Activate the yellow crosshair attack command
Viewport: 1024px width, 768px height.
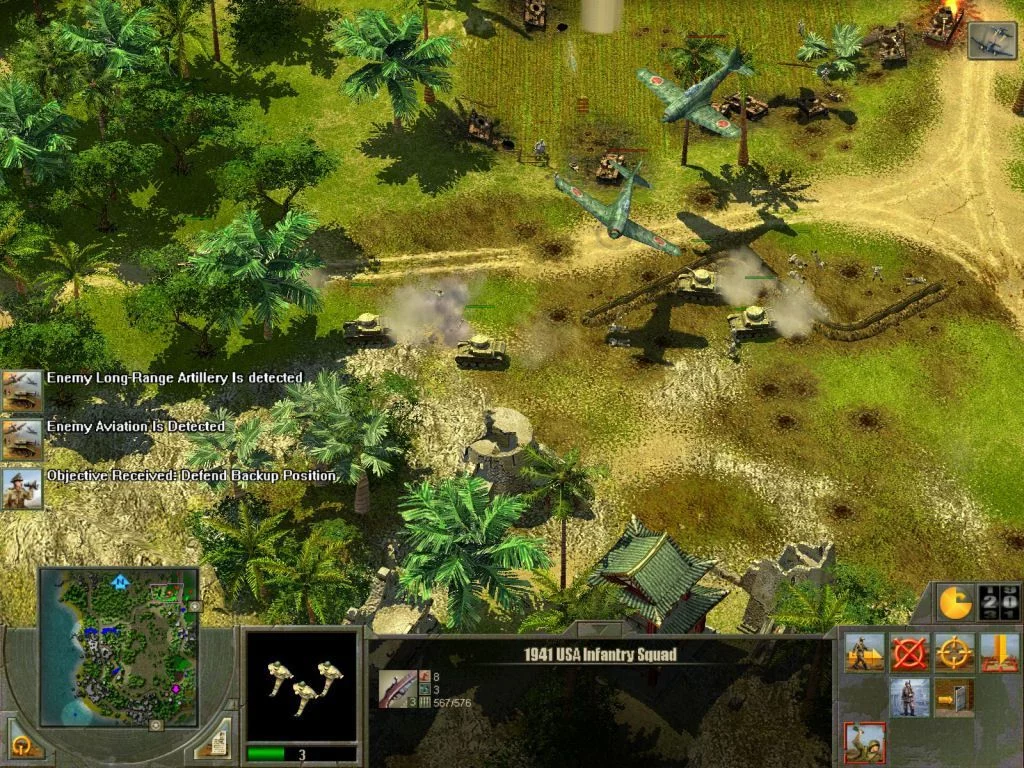tap(955, 652)
